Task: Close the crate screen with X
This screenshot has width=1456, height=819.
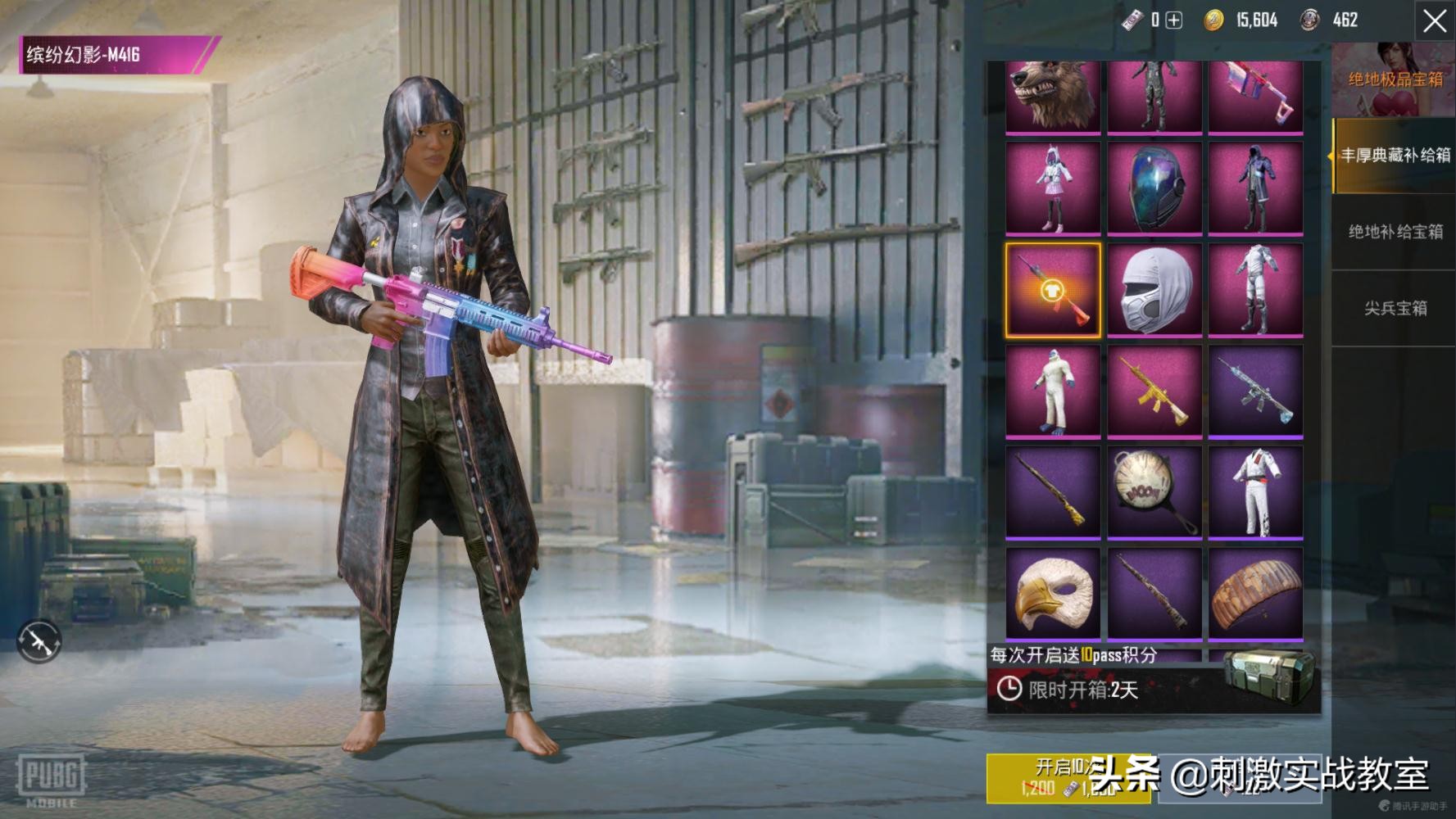Action: click(1434, 21)
